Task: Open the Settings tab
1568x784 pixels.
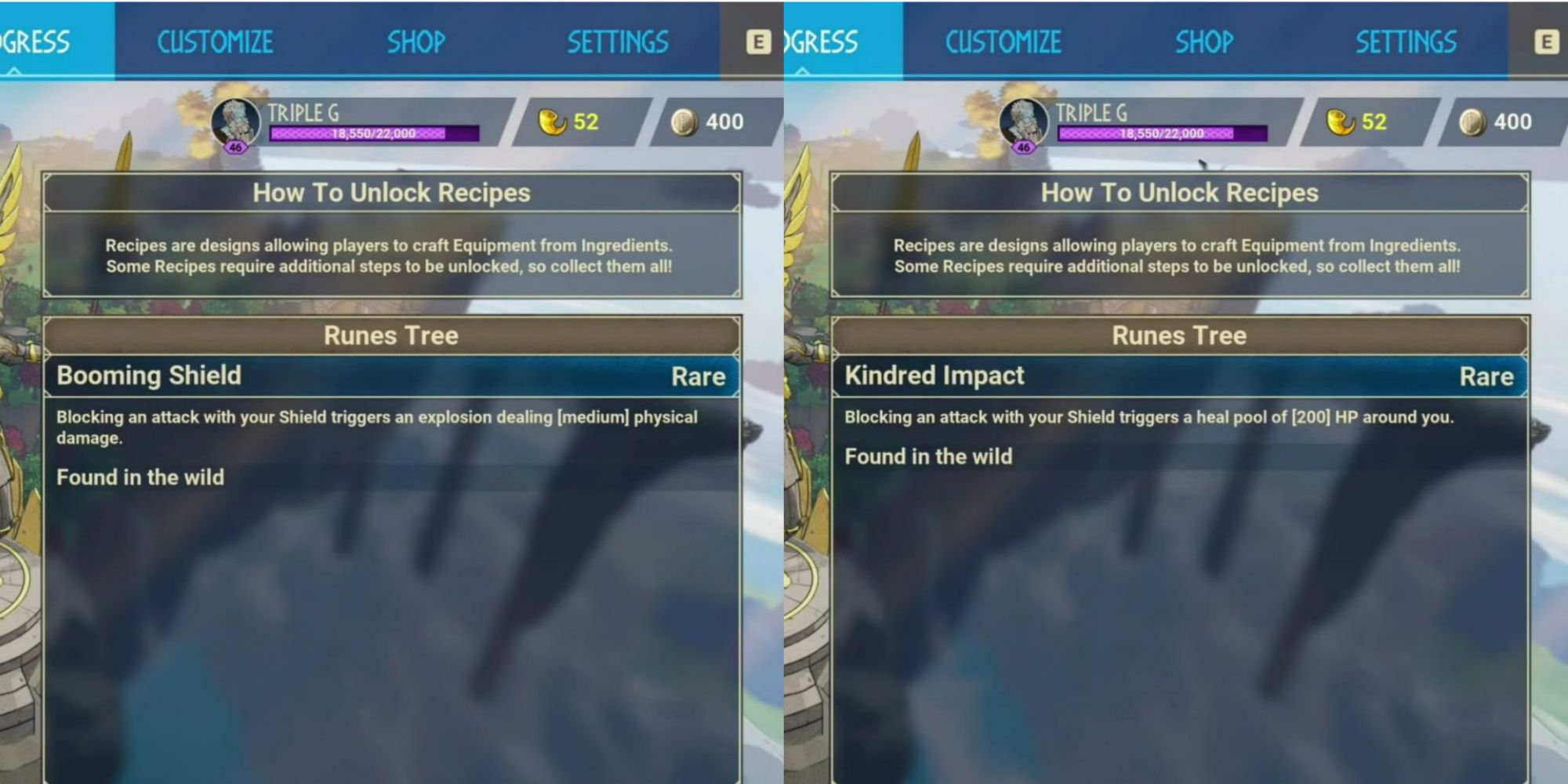Action: coord(619,42)
